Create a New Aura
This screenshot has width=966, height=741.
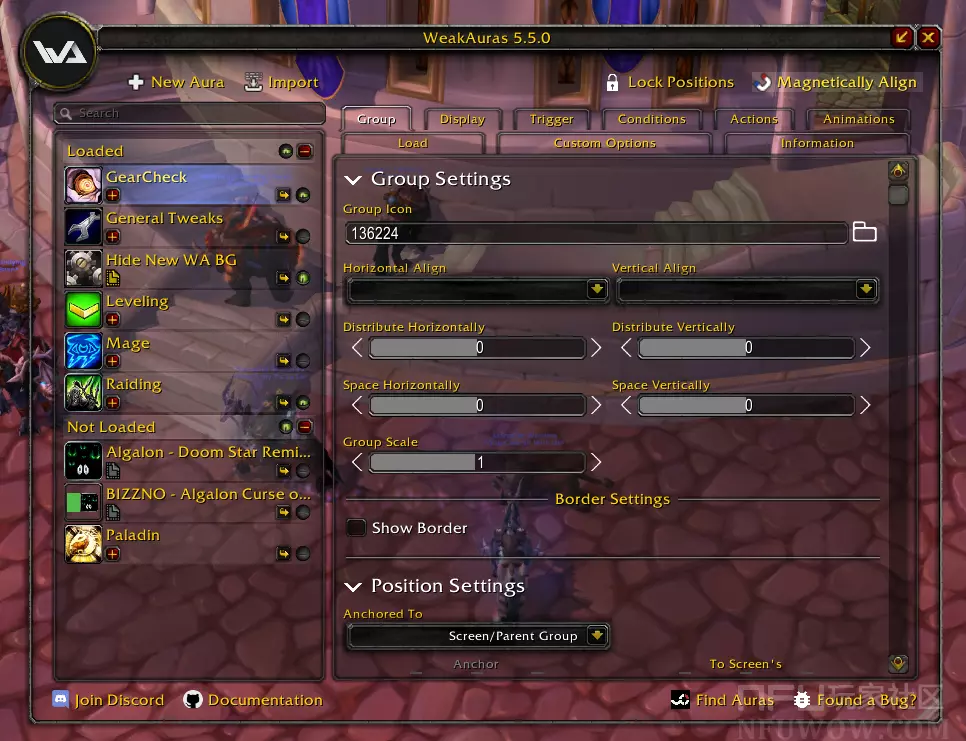tap(177, 83)
